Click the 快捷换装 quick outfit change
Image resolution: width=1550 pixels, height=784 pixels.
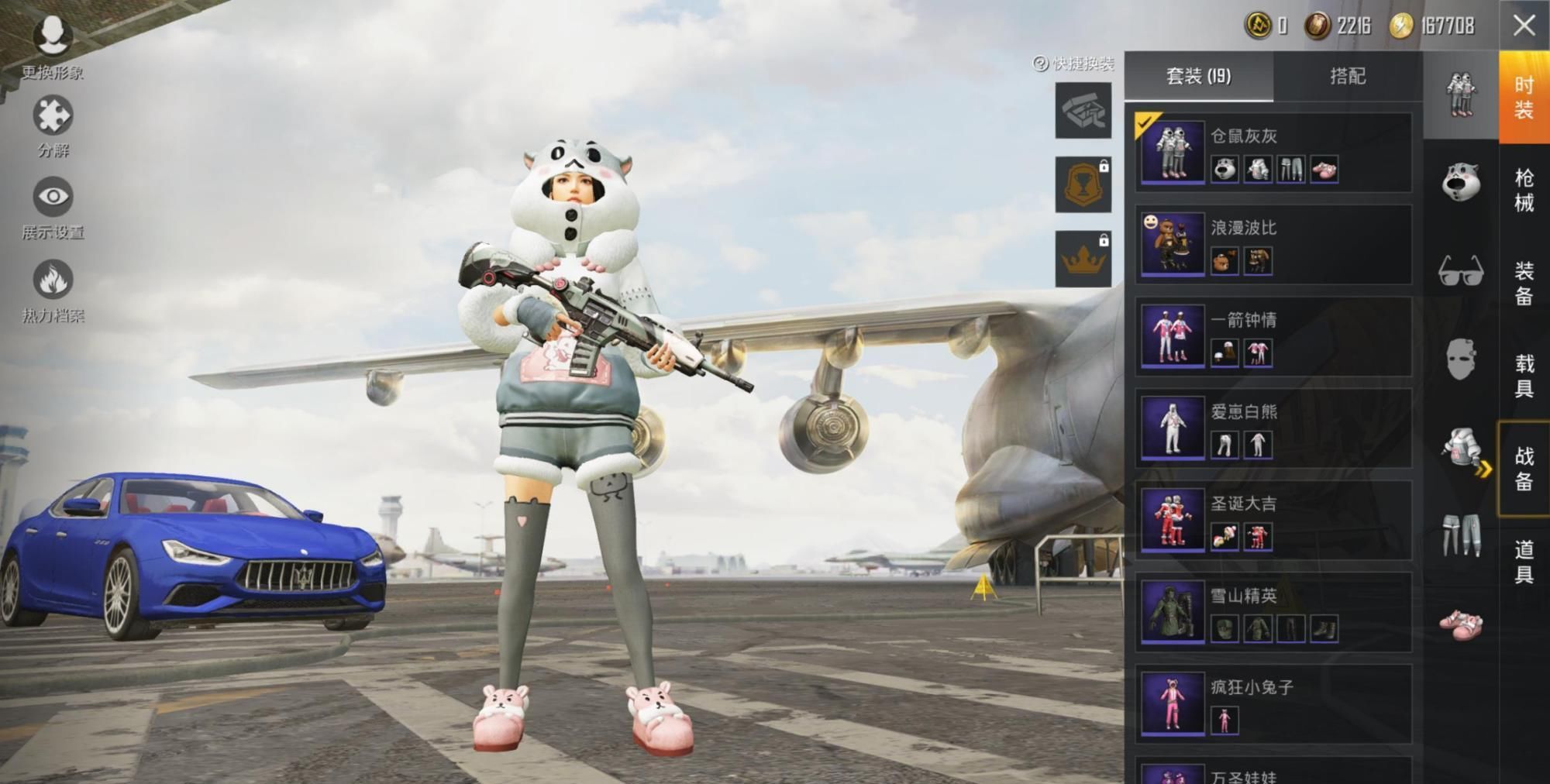coord(1075,64)
